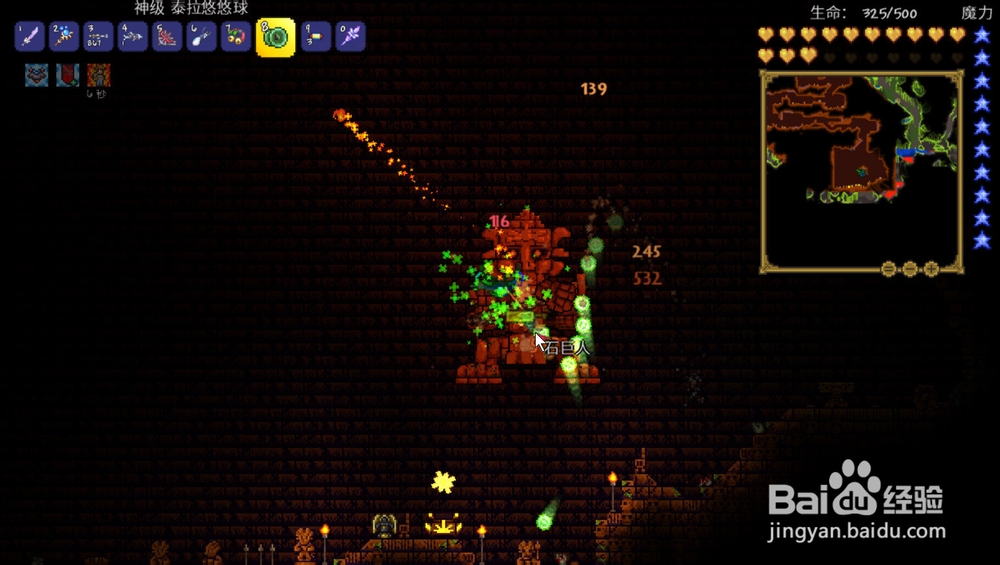This screenshot has width=1000, height=565.
Task: Choose the white flail item in slot 6
Action: click(x=200, y=38)
